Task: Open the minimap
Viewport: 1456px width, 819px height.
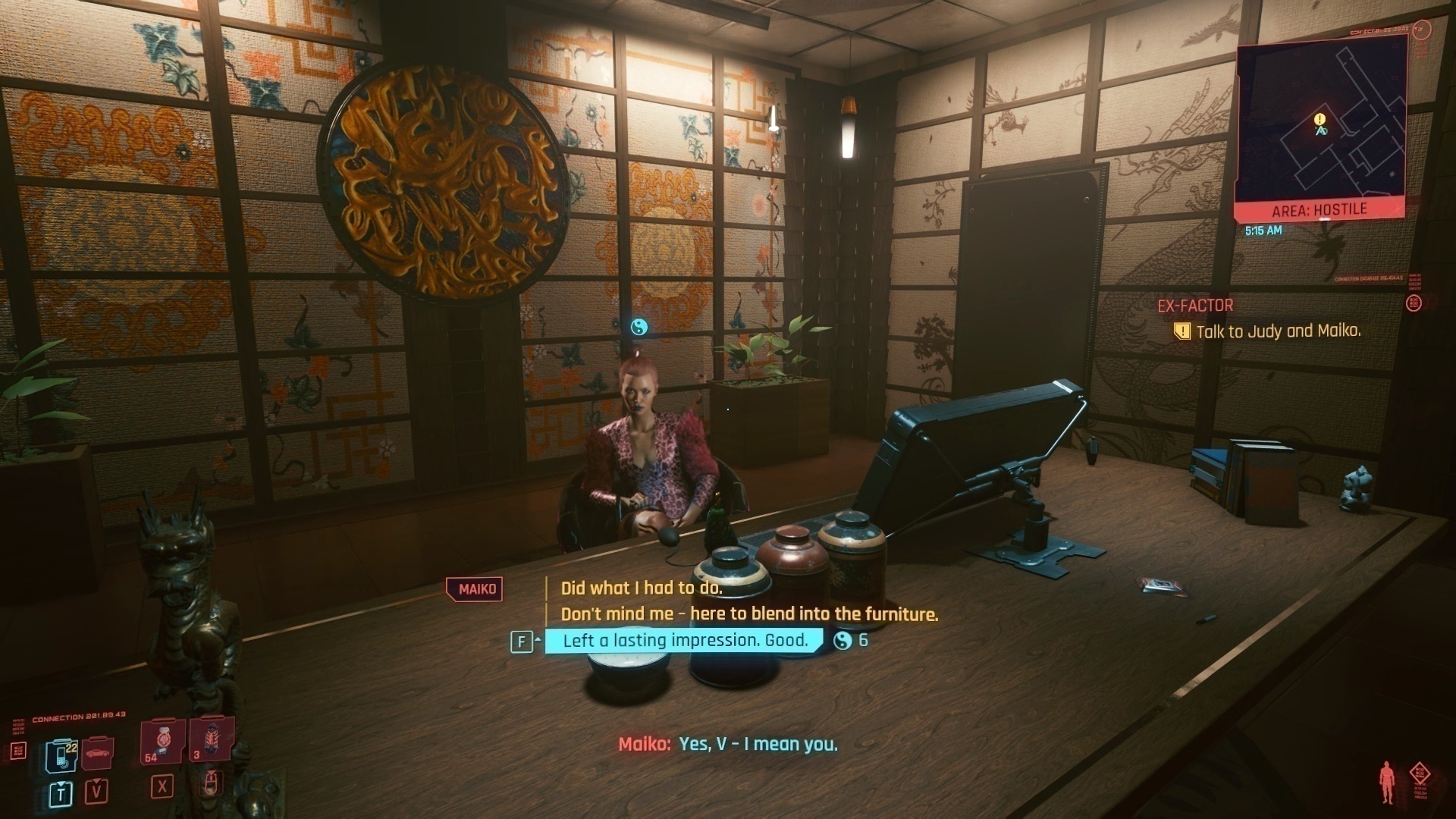Action: click(x=1321, y=126)
